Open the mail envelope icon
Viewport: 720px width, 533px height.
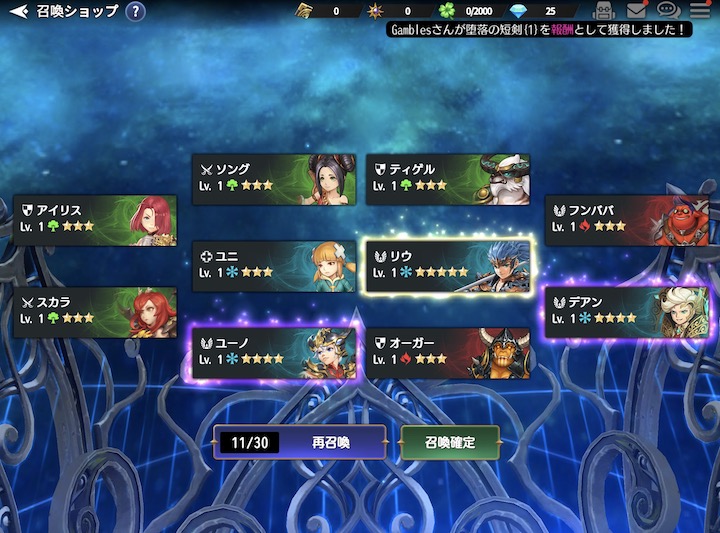coord(636,11)
